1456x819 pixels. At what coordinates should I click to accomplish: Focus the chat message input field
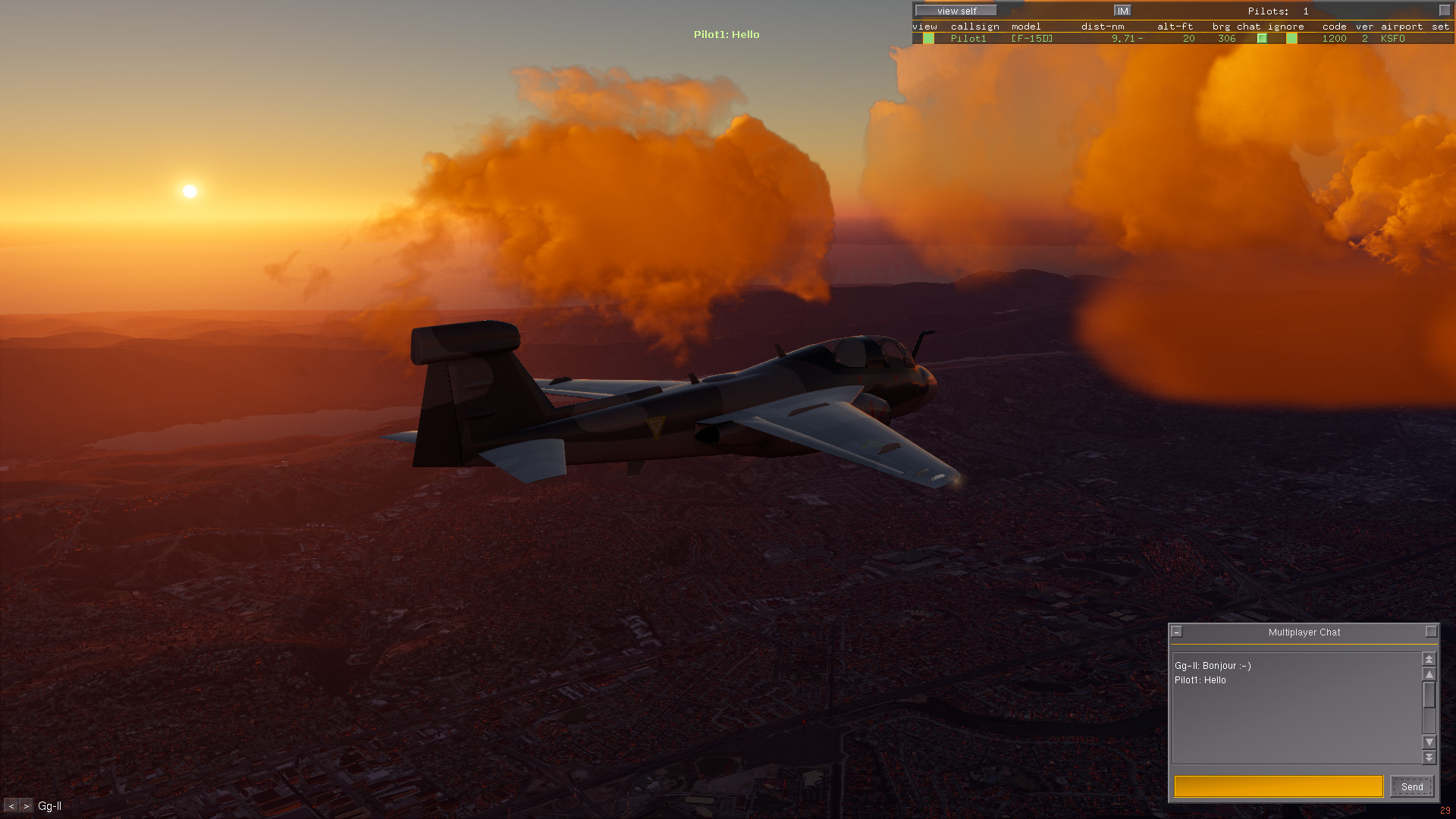(x=1279, y=786)
